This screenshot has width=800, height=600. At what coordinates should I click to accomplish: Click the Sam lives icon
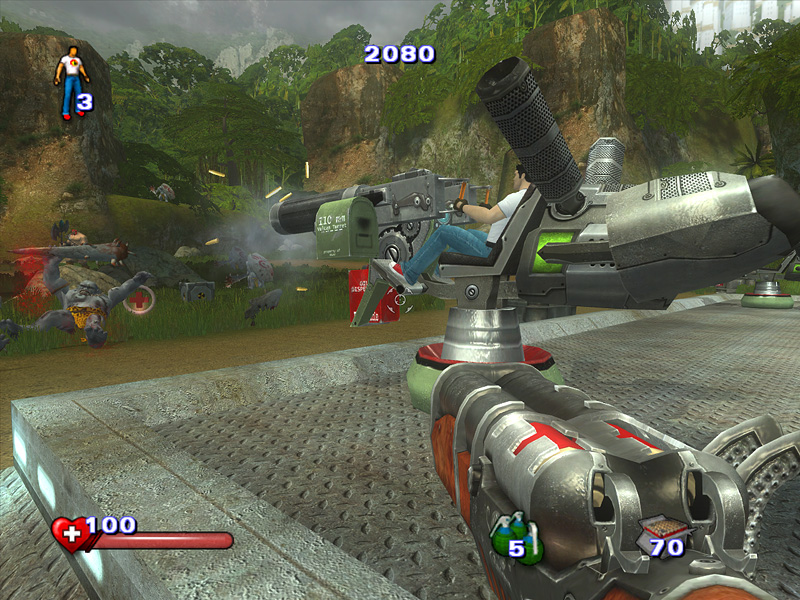pos(70,82)
